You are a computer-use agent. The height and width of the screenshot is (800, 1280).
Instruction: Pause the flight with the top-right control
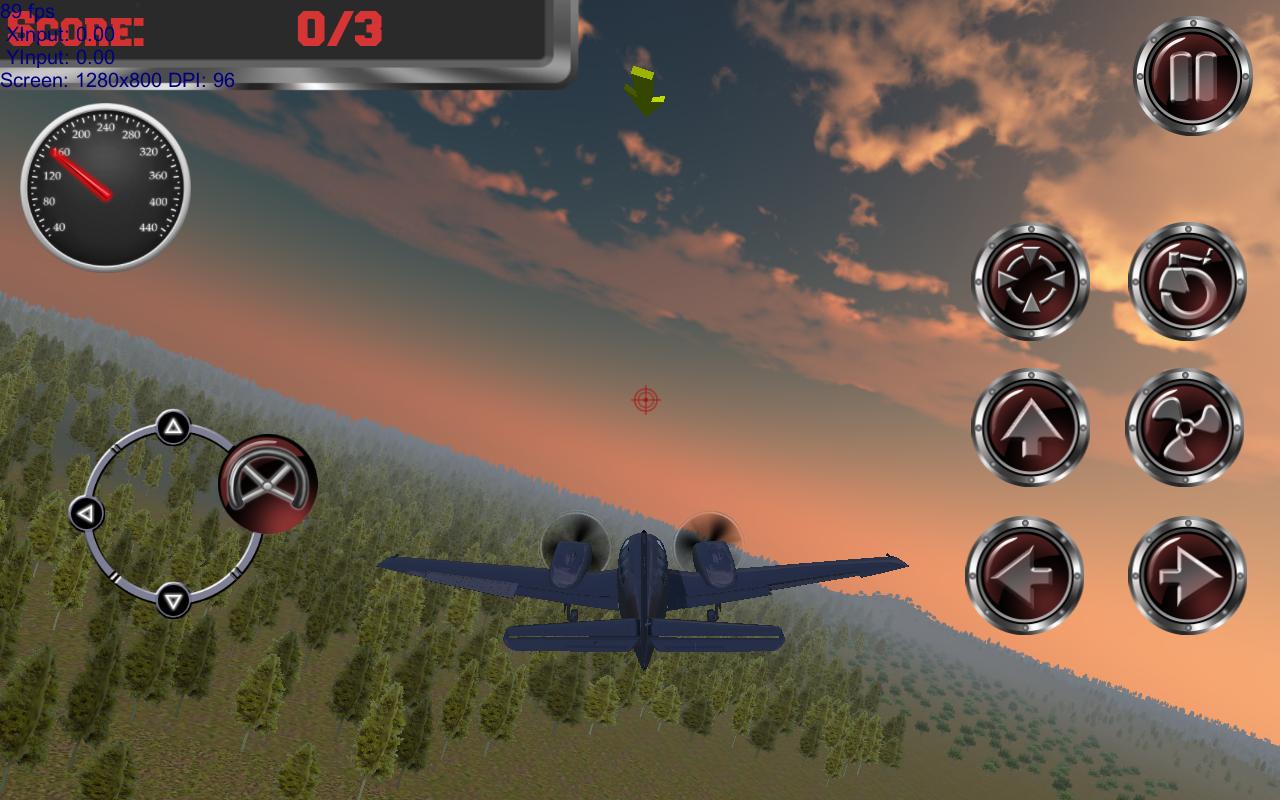pos(1190,72)
